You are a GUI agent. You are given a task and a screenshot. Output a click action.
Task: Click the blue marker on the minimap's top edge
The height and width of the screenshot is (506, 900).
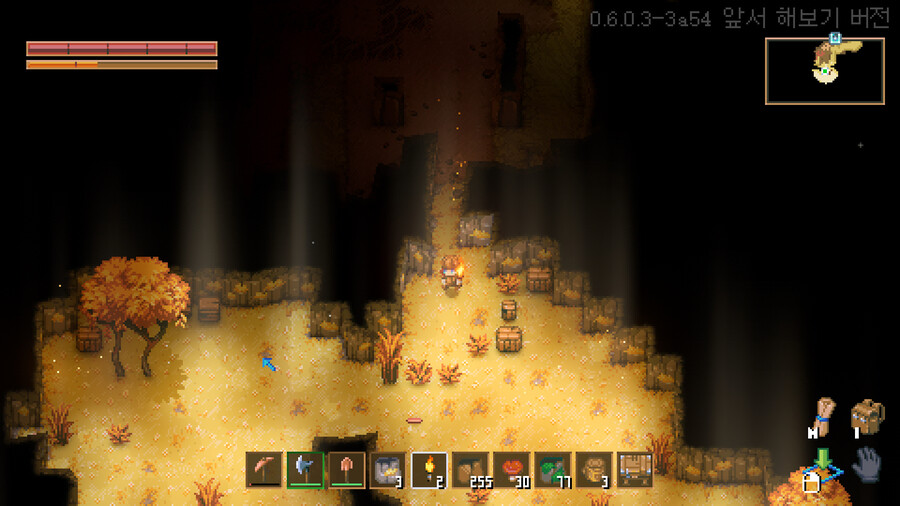click(x=833, y=38)
